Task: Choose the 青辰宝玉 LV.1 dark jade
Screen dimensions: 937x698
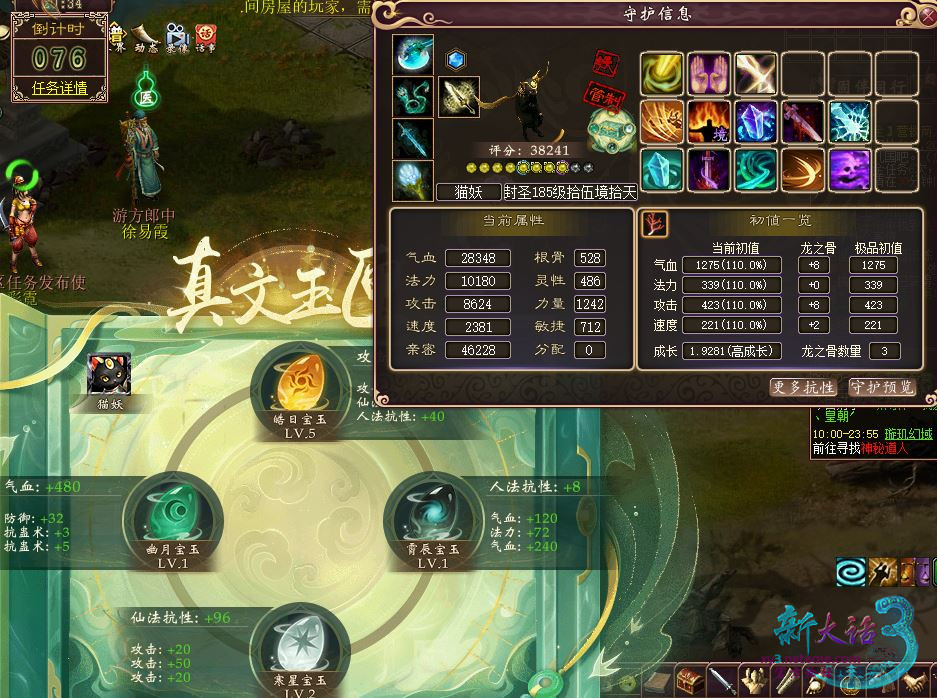Action: (432, 513)
